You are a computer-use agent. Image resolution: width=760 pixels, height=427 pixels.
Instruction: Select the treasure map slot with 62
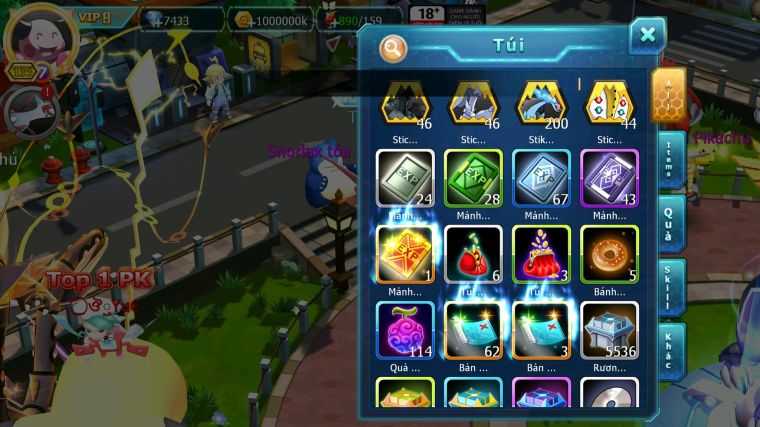[x=473, y=330]
